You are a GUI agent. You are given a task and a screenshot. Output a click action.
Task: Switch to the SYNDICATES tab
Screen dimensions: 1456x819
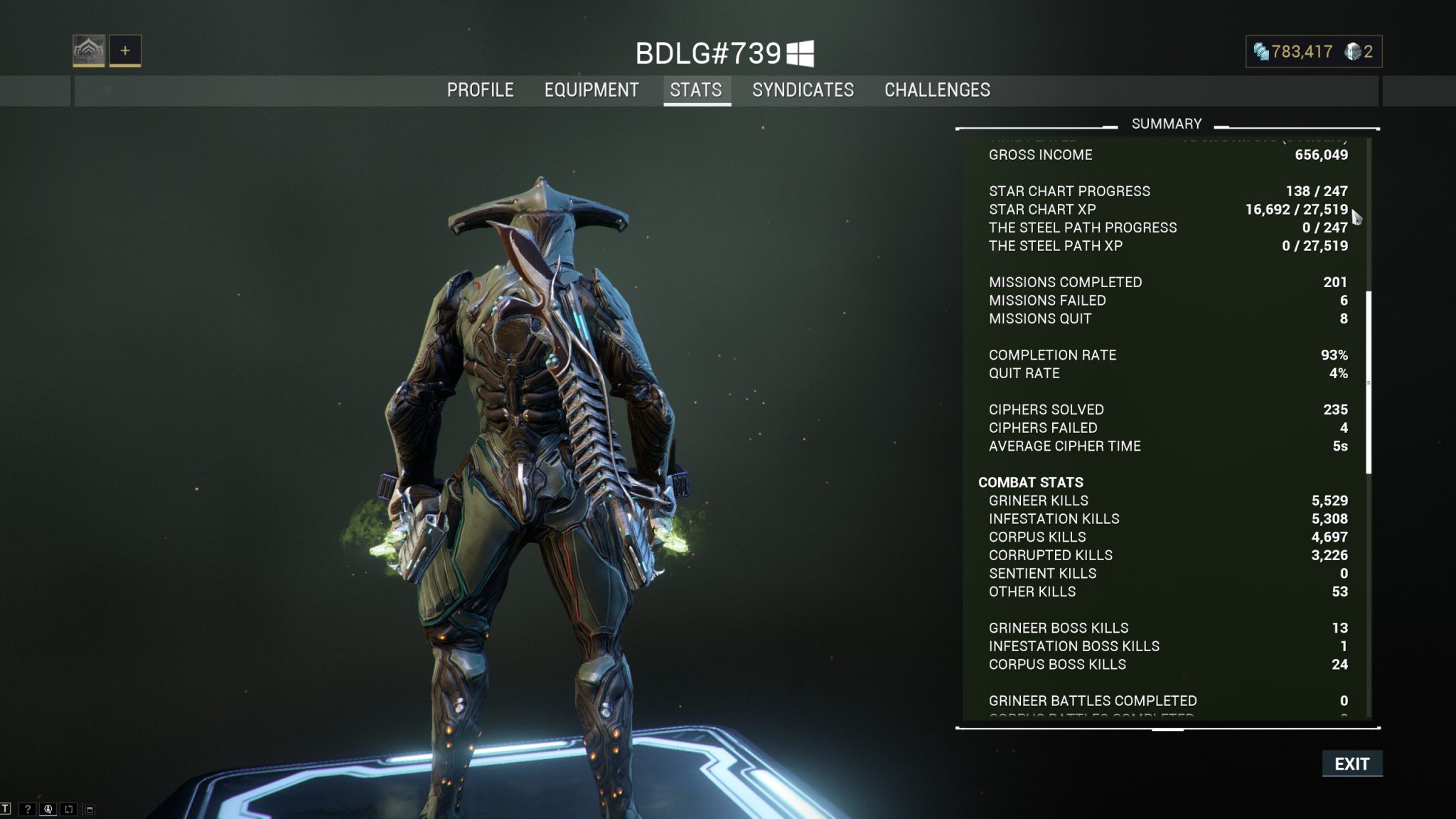tap(803, 90)
